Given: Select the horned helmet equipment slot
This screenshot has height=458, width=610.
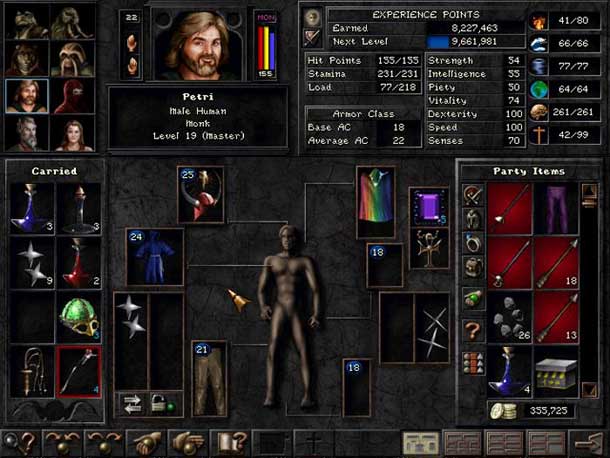Looking at the screenshot, I should click(200, 194).
